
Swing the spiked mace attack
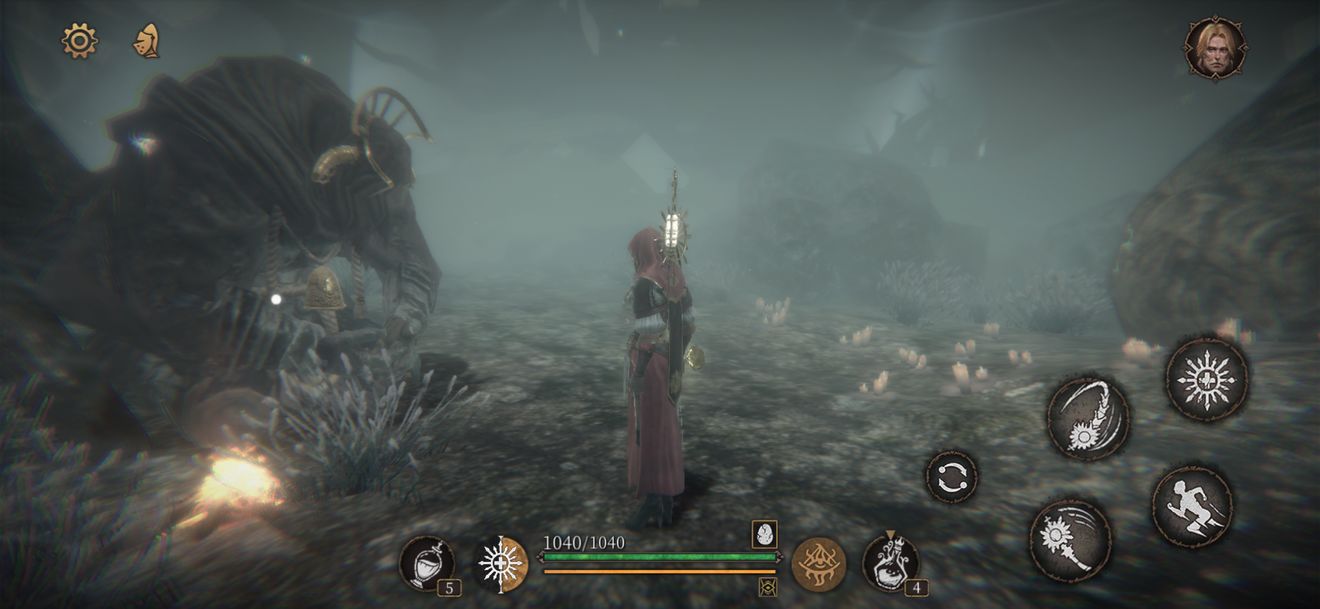1070,540
